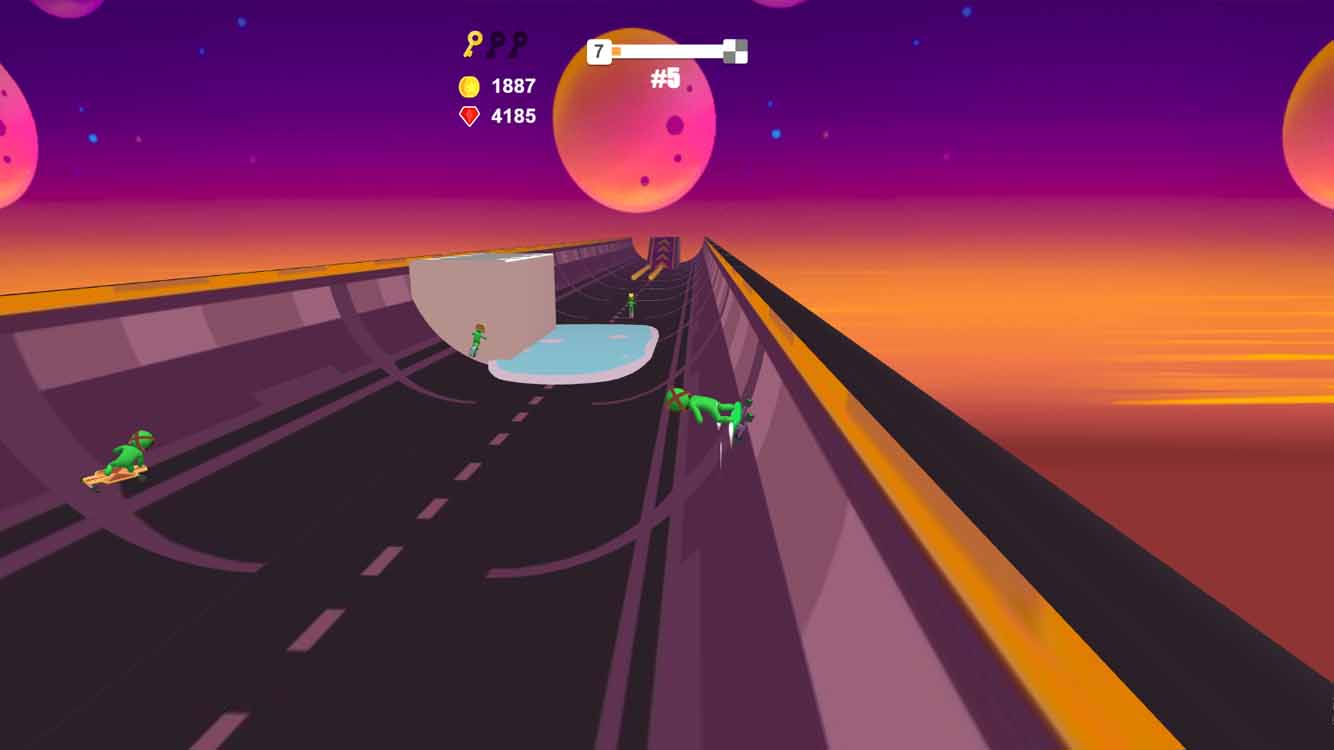The width and height of the screenshot is (1334, 750).
Task: Click the red gem icon
Action: (467, 115)
